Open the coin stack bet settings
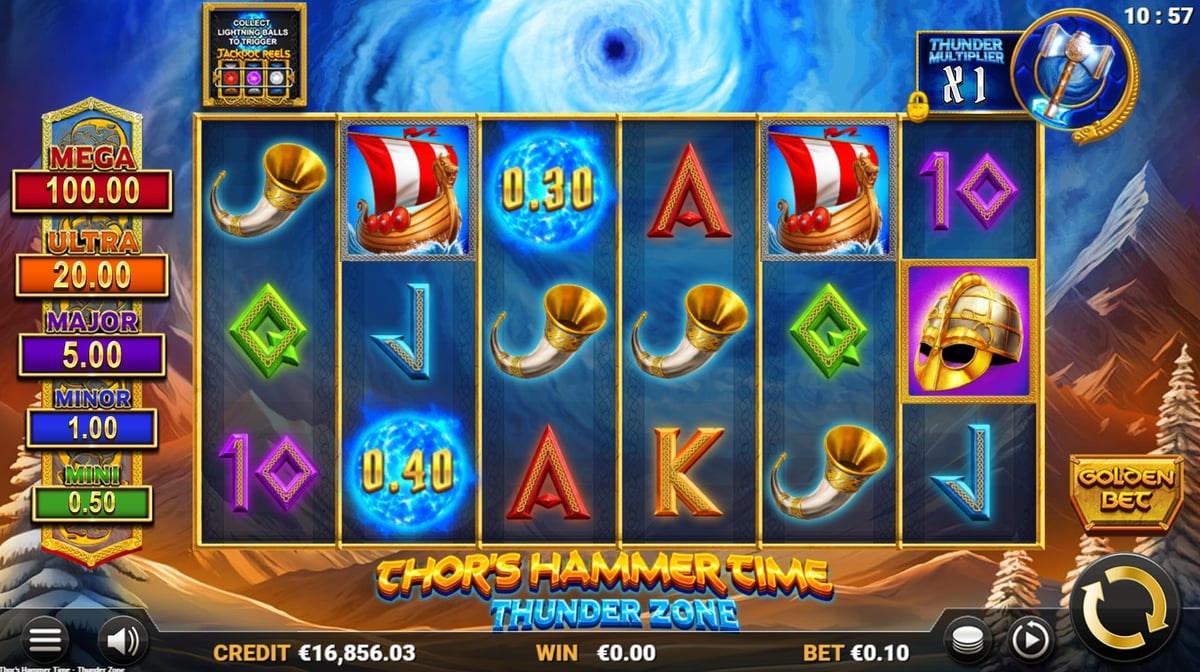The width and height of the screenshot is (1200, 672). (968, 640)
